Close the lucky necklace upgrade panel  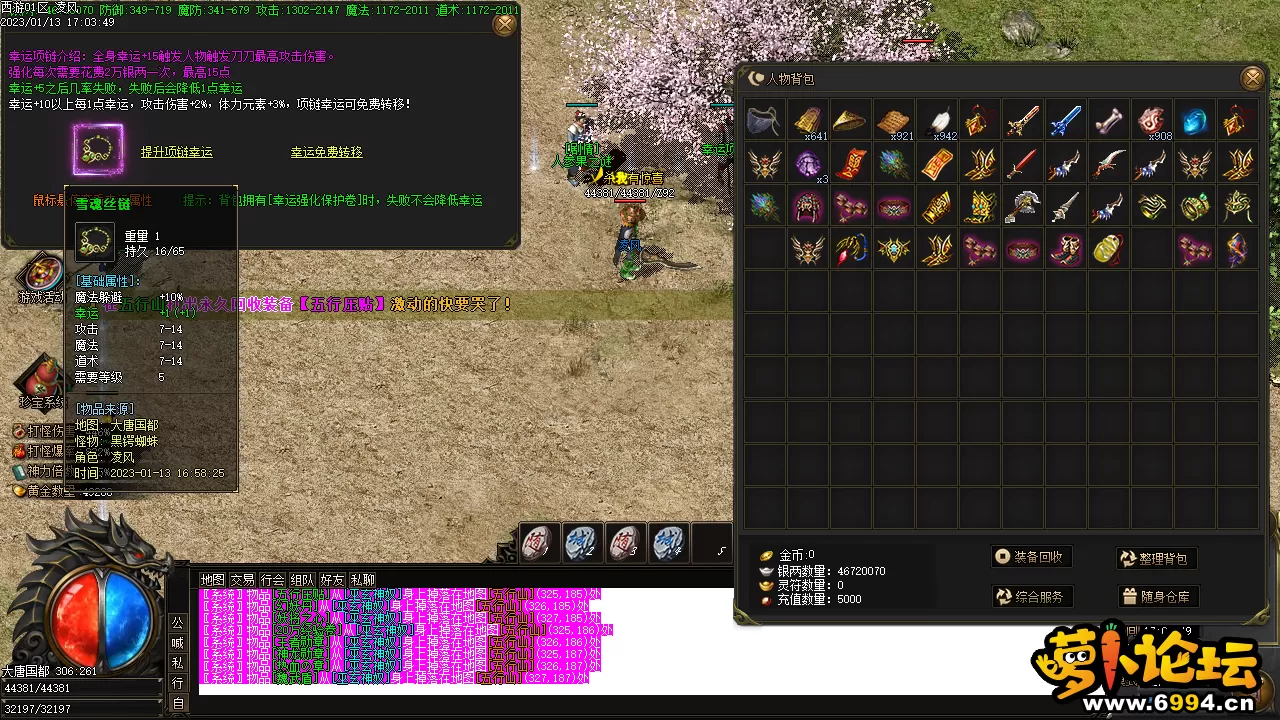point(505,23)
